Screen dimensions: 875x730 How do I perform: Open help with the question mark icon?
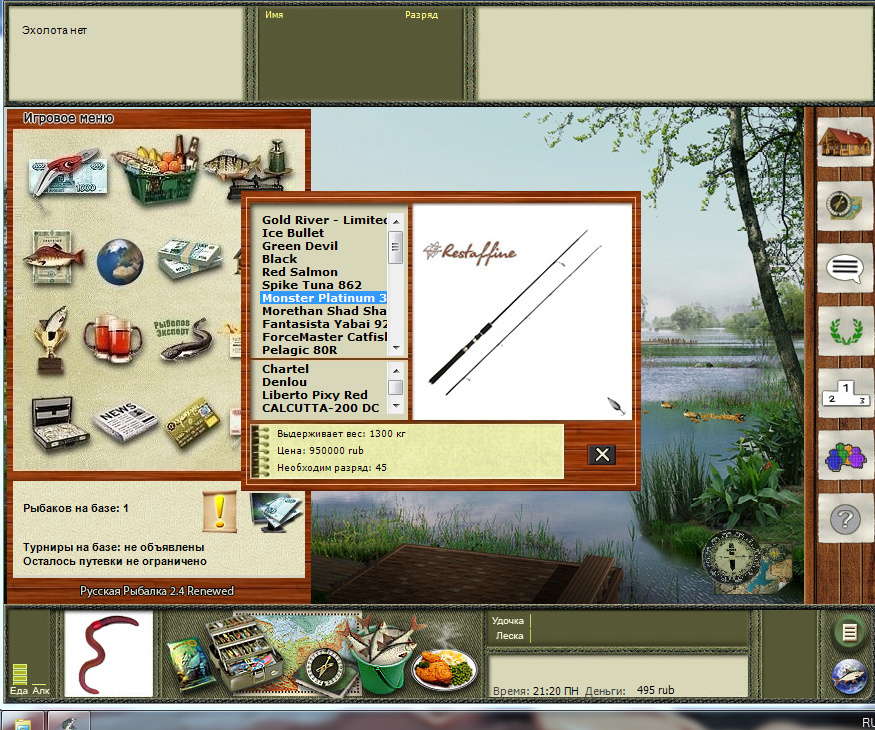tap(839, 519)
